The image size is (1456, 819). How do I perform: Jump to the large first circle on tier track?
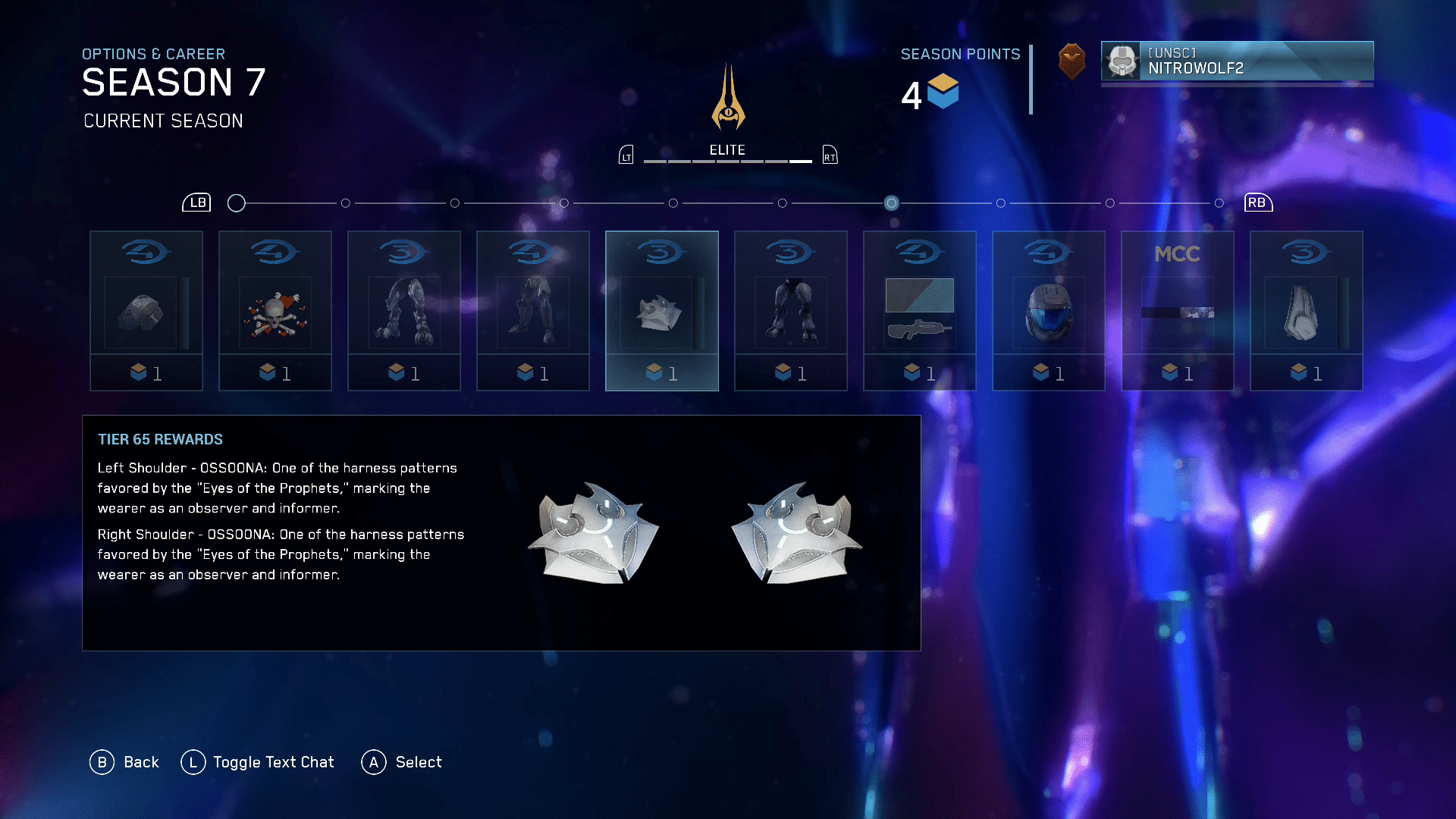click(x=237, y=203)
